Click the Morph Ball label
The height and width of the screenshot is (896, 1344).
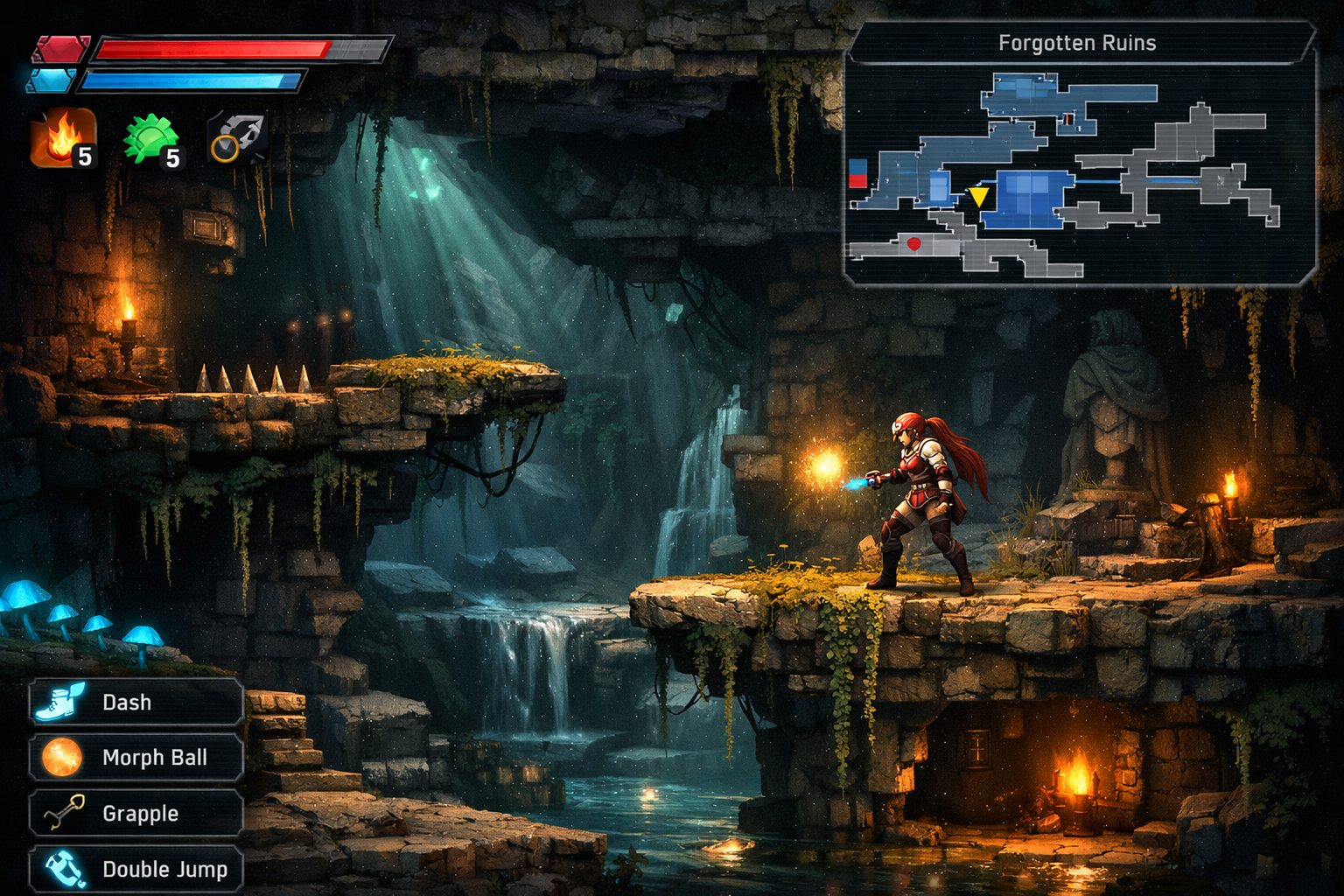pyautogui.click(x=155, y=758)
